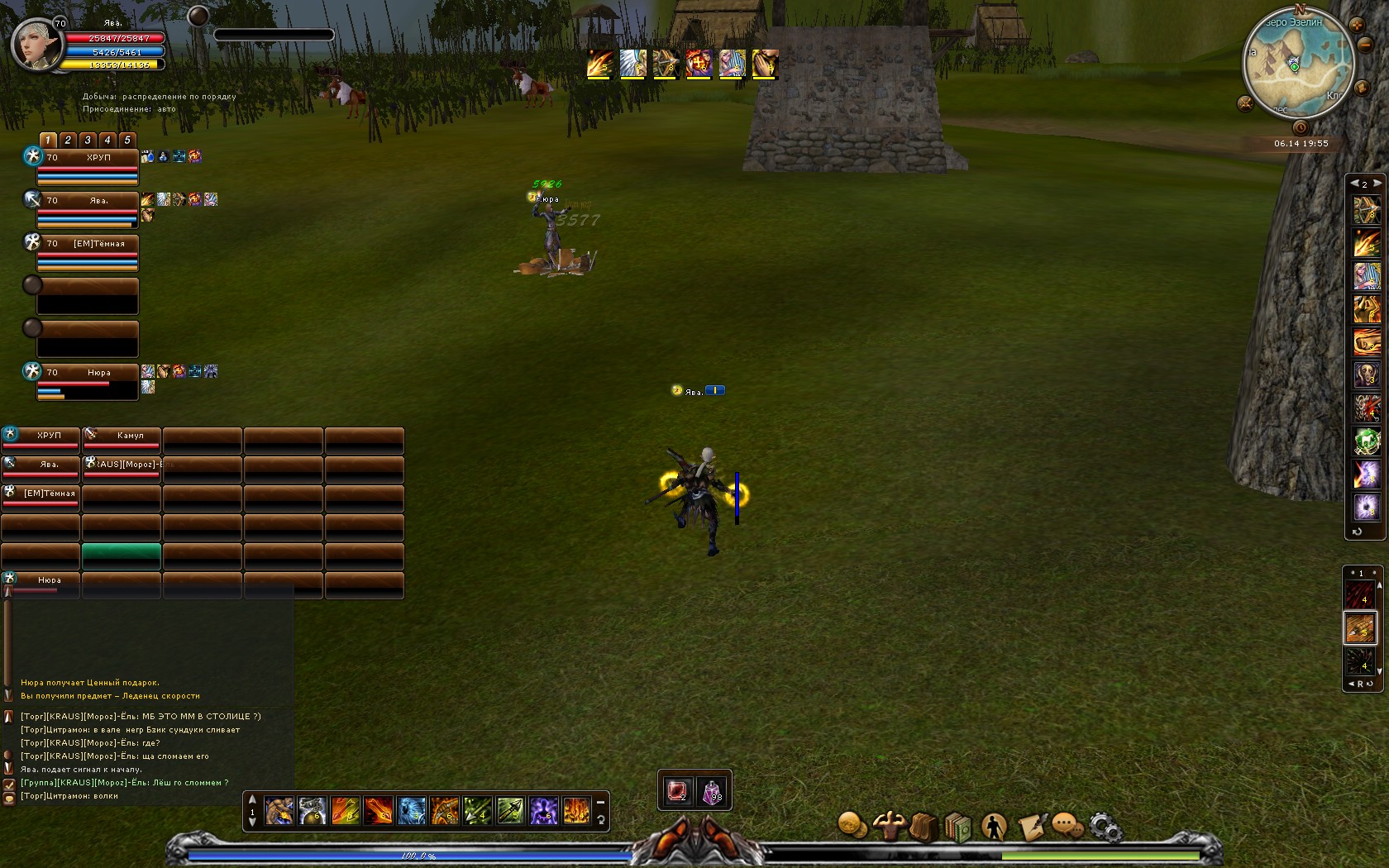Screen dimensions: 1389x868
Task: Open the character sheet muscle-man icon
Action: tap(889, 825)
